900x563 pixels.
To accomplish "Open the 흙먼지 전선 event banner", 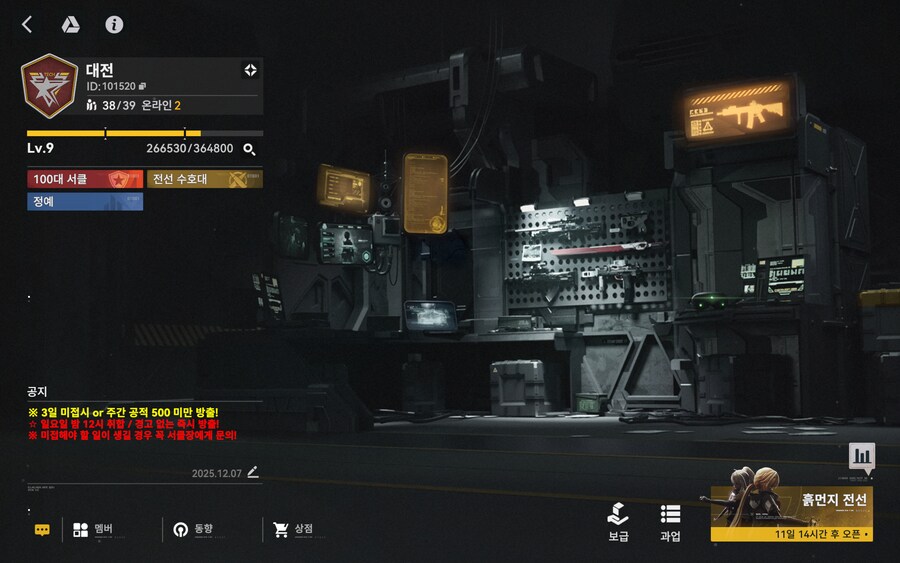I will click(791, 514).
